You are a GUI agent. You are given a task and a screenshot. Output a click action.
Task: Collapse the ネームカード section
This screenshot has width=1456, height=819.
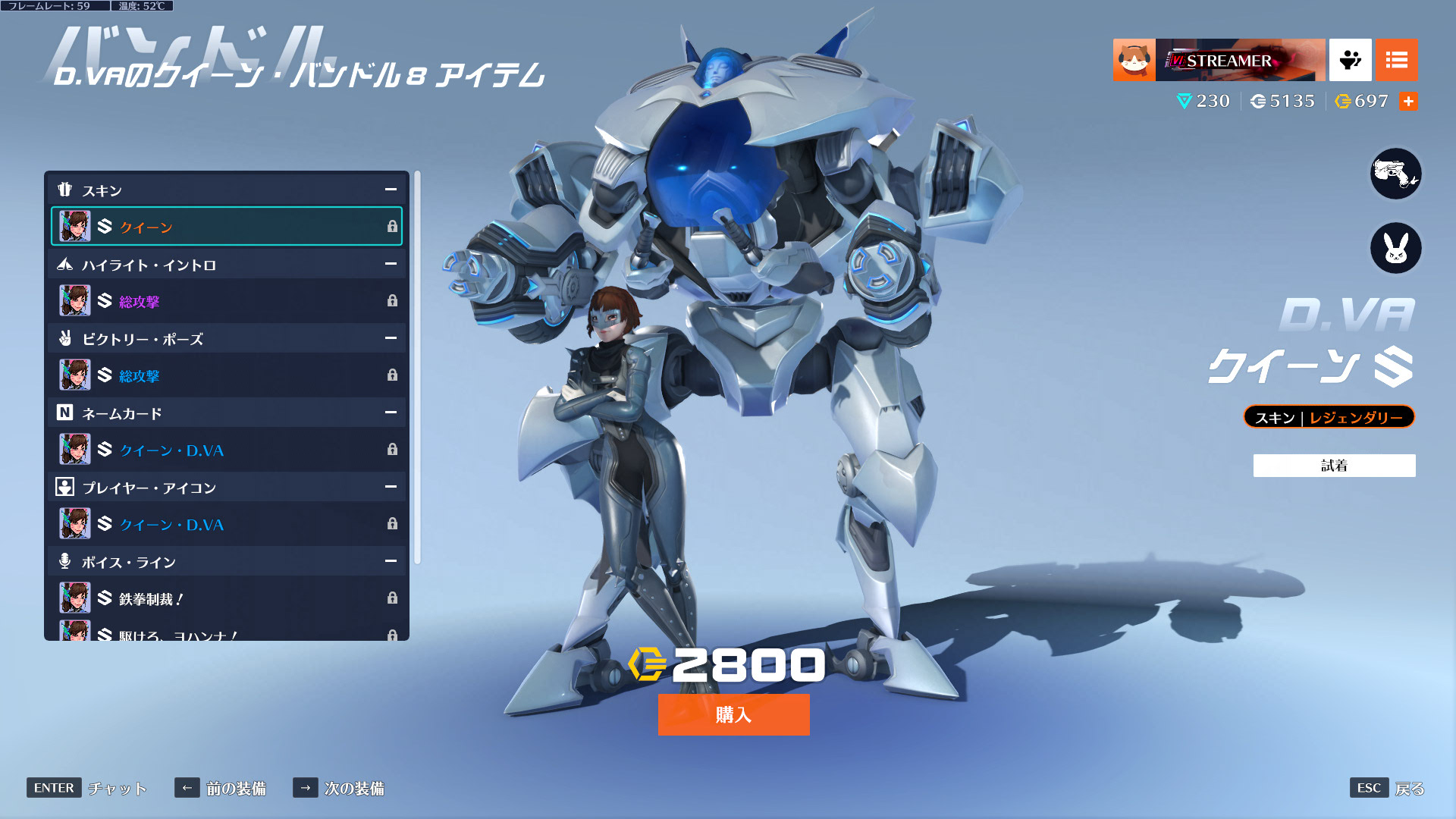(x=391, y=413)
